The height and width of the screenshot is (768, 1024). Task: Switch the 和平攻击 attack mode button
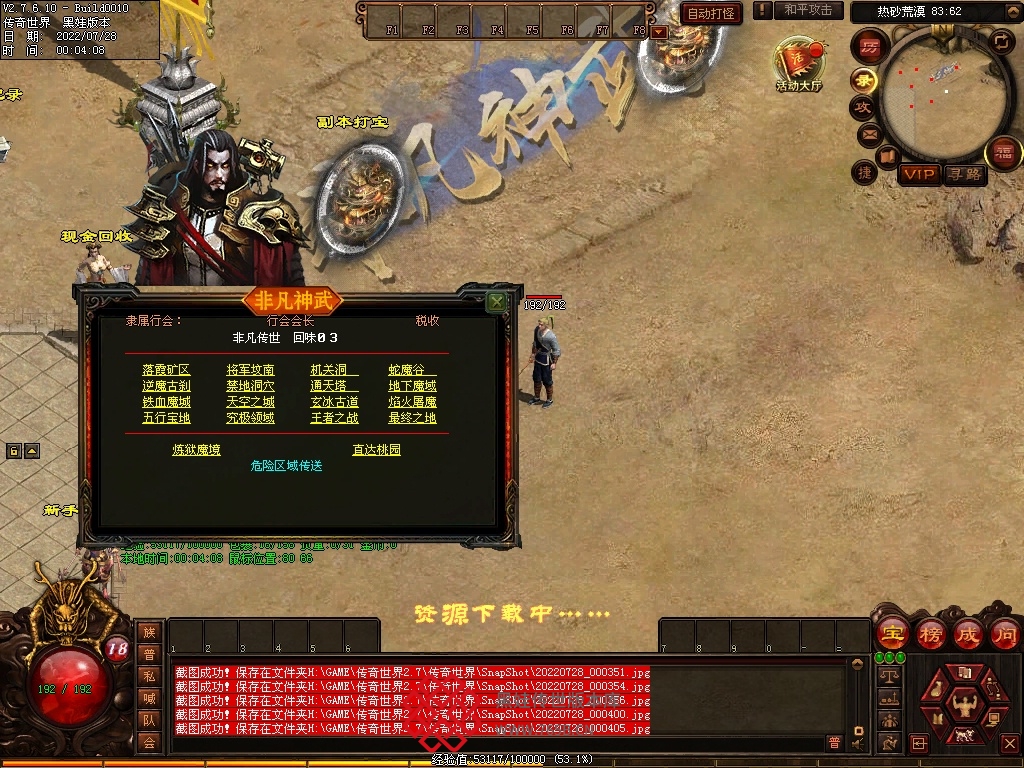(x=808, y=10)
